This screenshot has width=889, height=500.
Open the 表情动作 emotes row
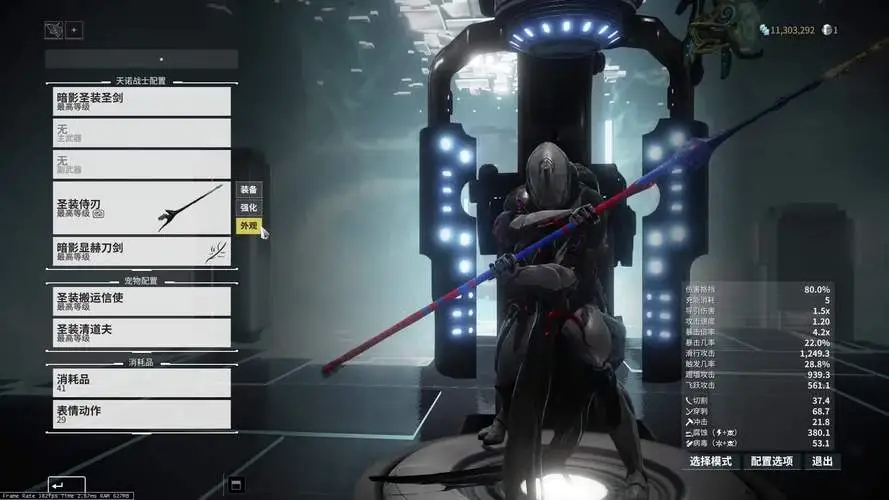pos(141,414)
